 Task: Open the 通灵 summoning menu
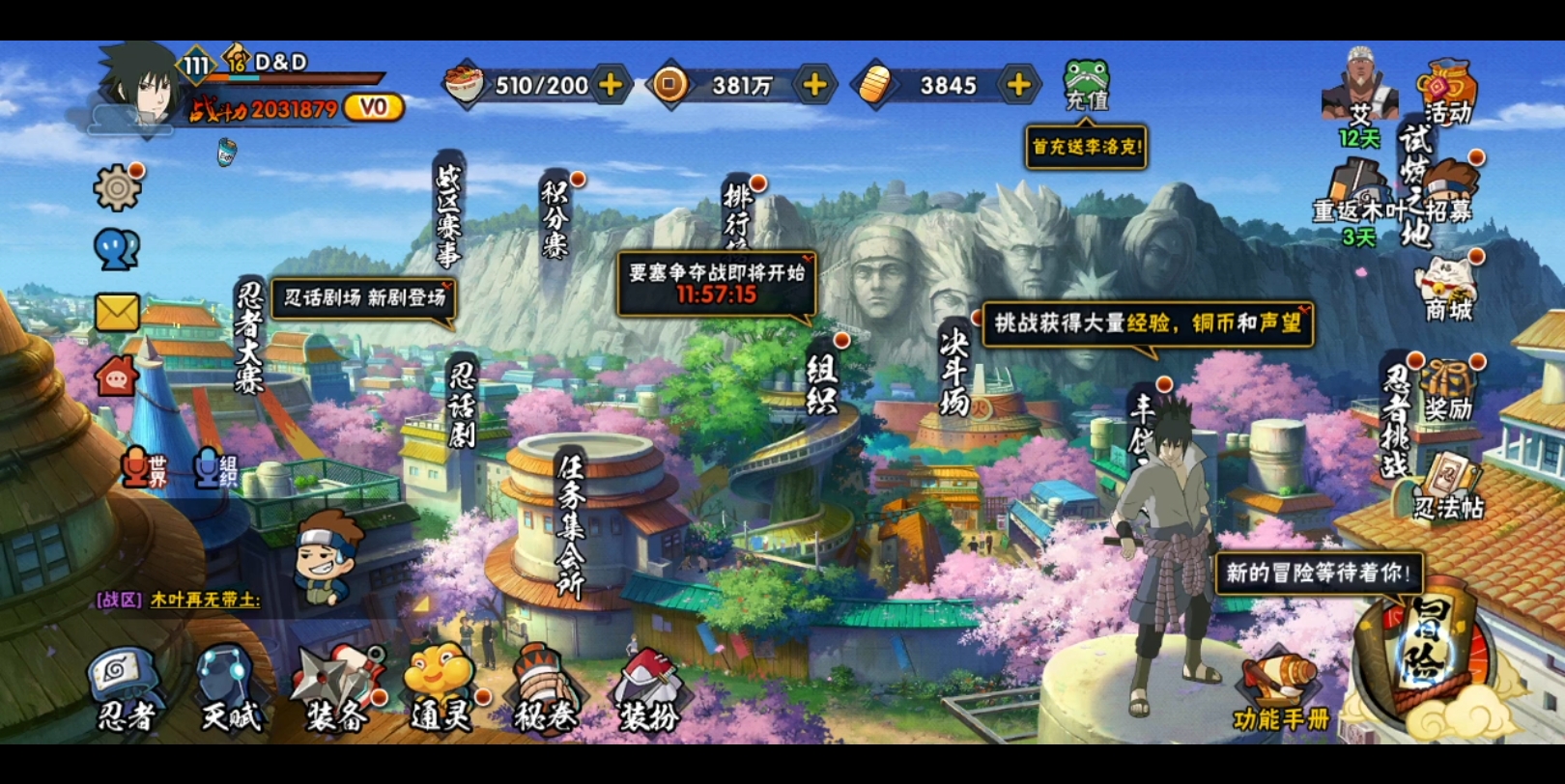click(x=441, y=689)
